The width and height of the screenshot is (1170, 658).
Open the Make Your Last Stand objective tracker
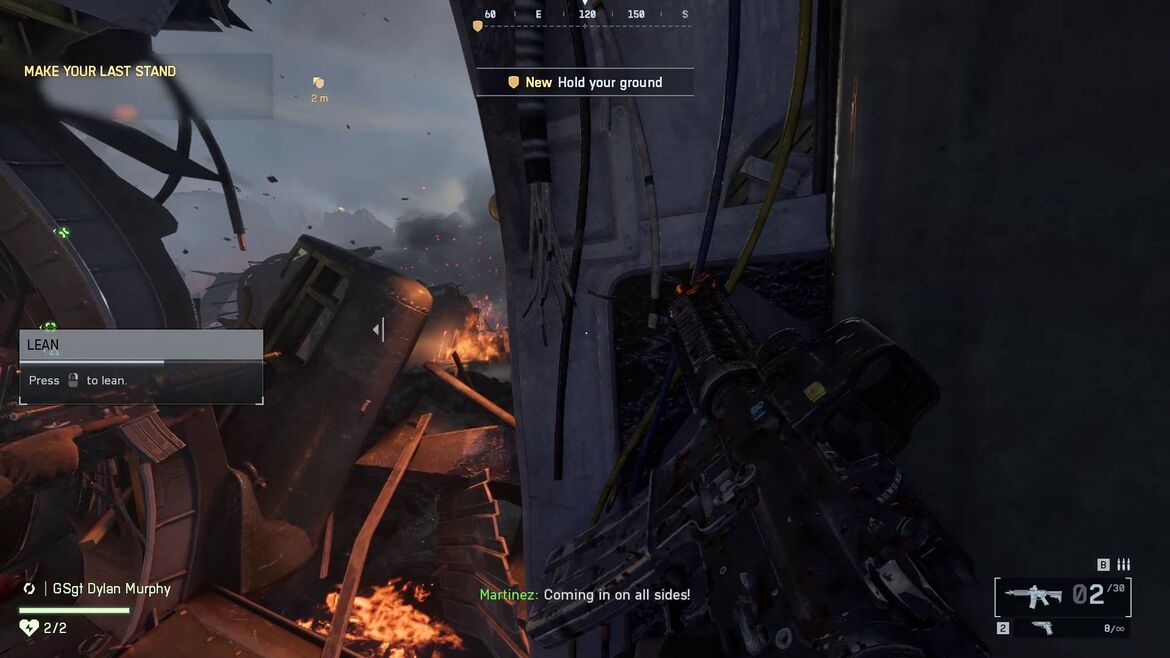[x=100, y=72]
